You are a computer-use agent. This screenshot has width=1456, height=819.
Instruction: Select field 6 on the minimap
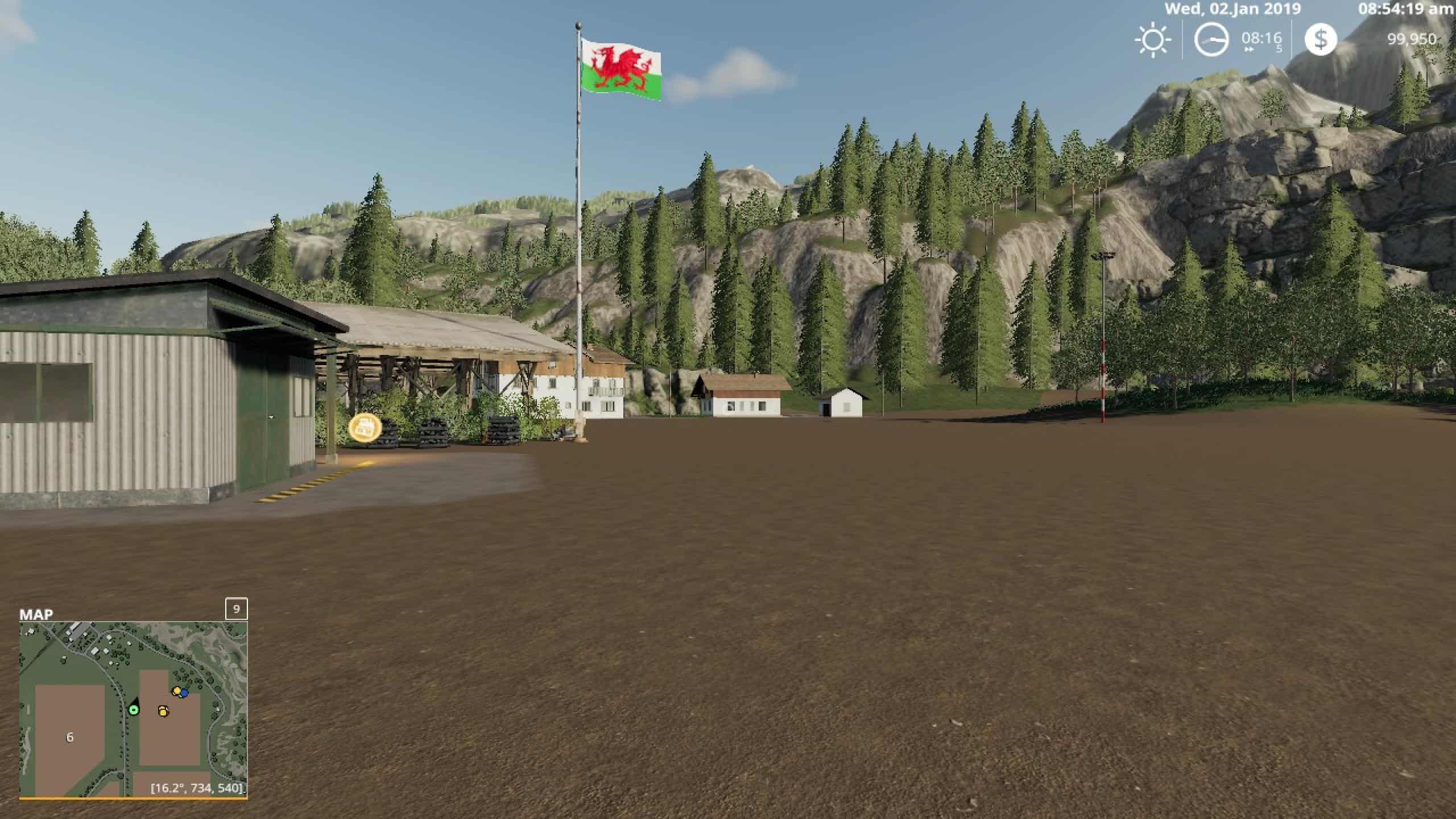[x=70, y=738]
